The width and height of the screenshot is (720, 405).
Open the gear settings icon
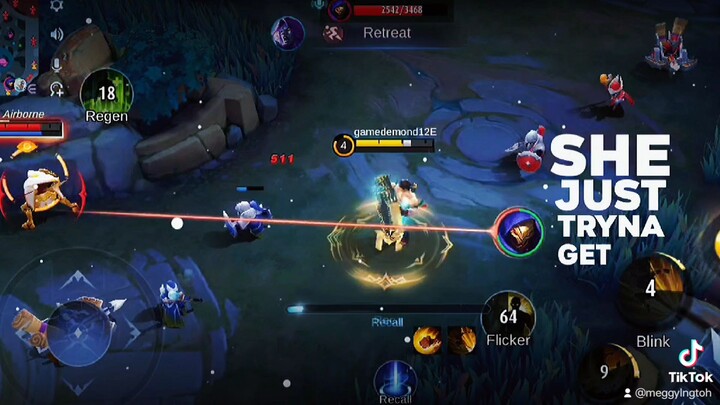click(56, 6)
